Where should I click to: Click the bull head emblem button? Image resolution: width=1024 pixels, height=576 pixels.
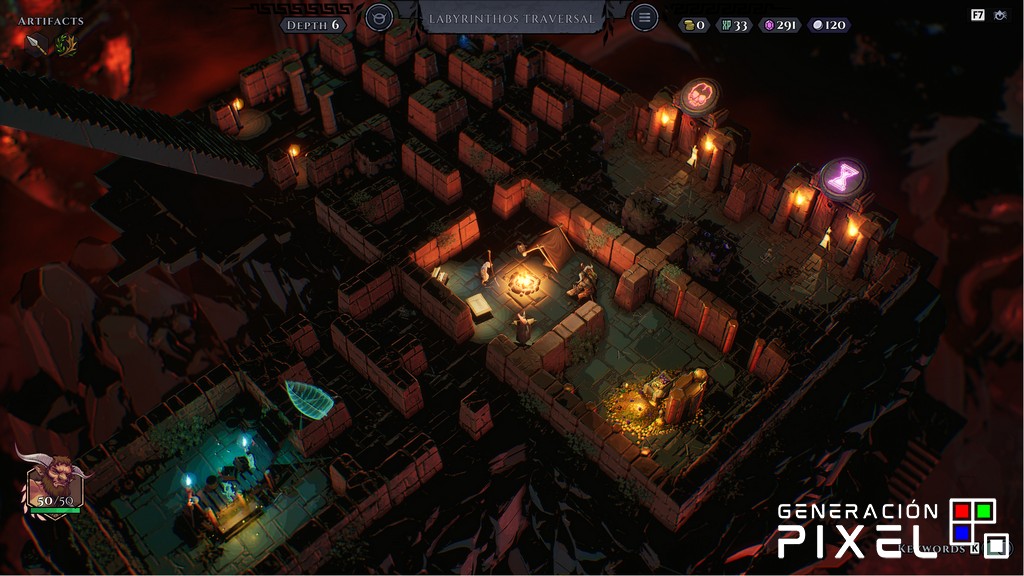coord(379,17)
